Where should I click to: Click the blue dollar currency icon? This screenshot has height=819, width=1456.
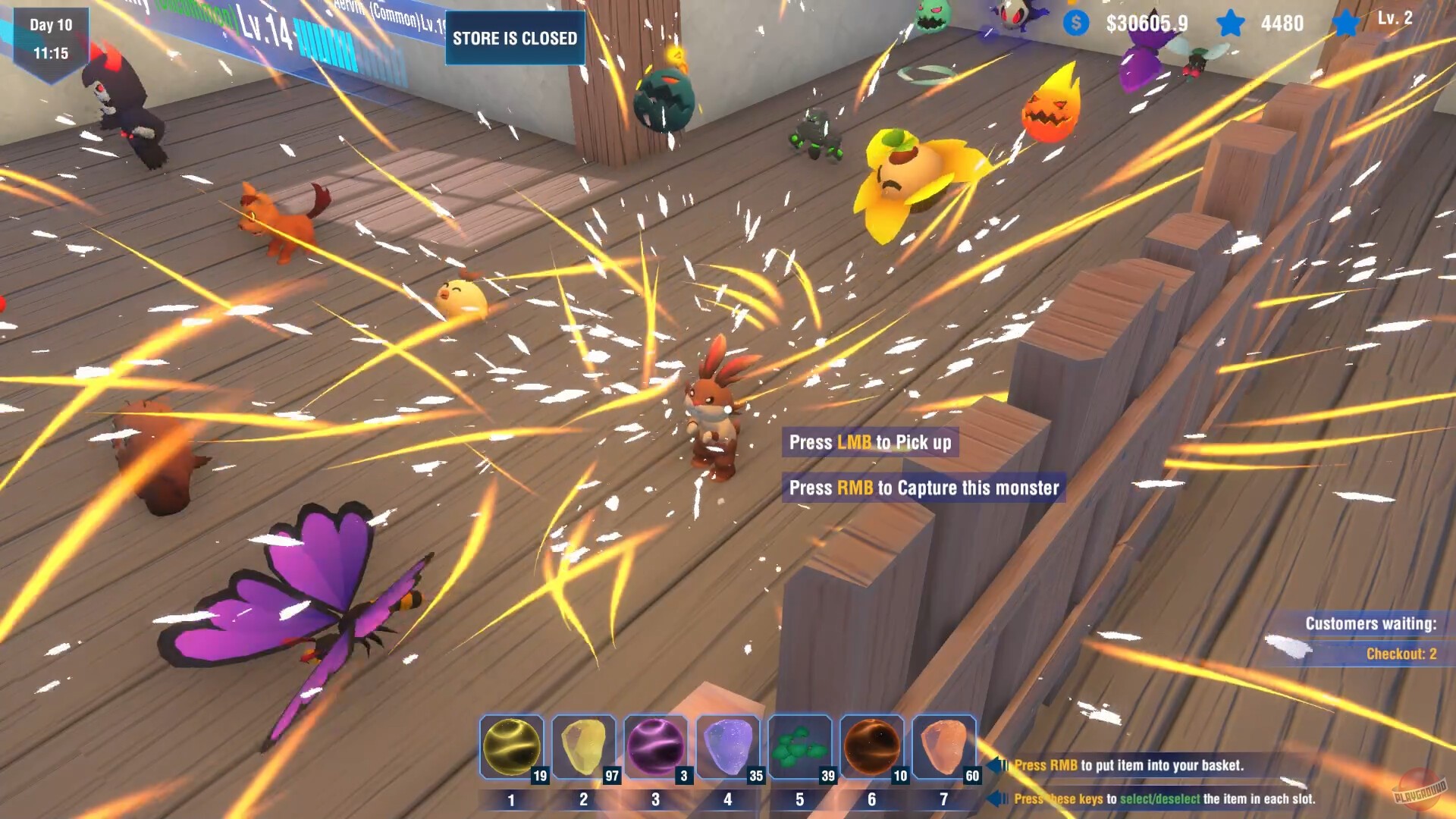[x=1074, y=24]
